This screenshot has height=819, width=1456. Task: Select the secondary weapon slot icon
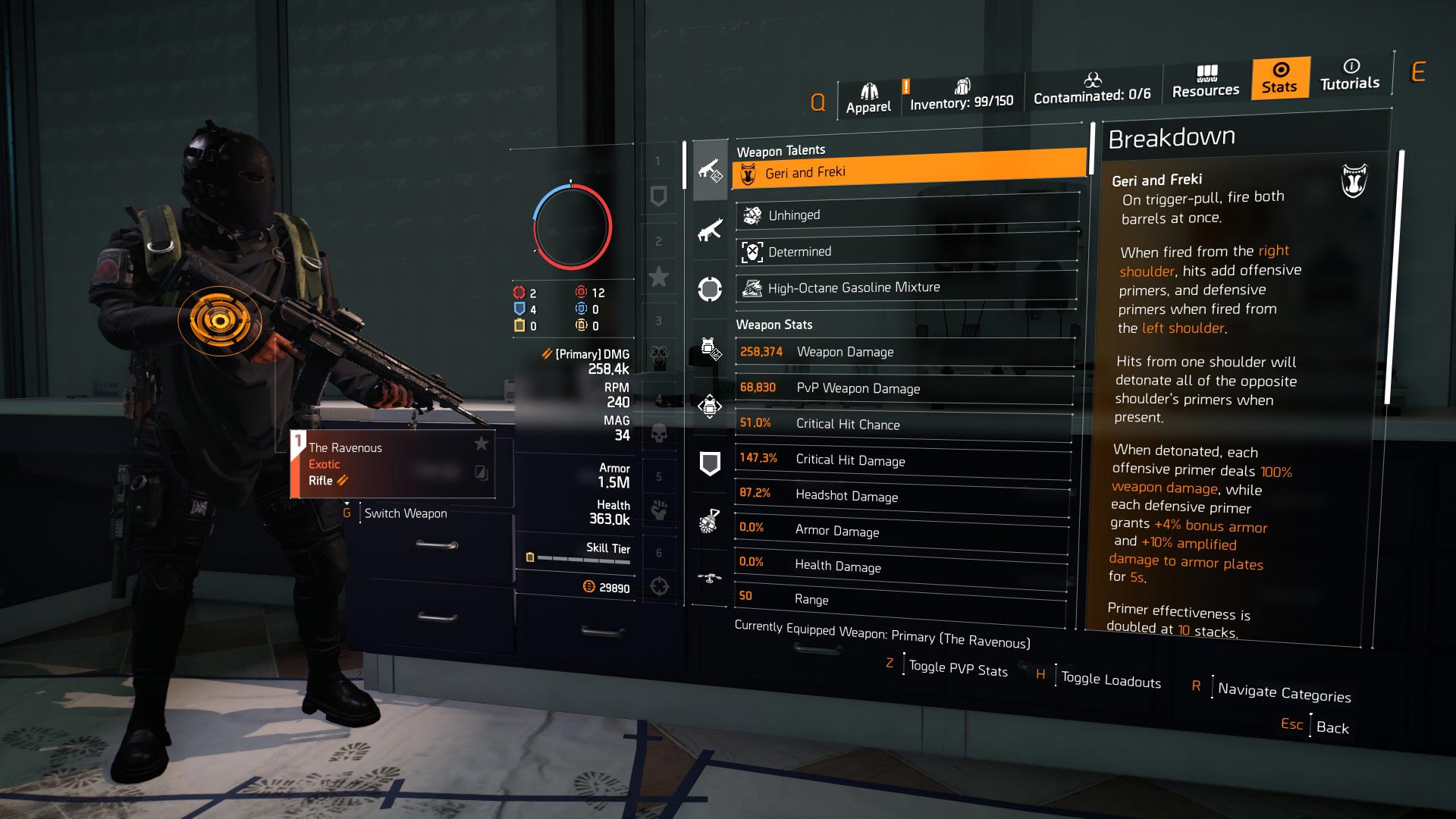pyautogui.click(x=710, y=231)
